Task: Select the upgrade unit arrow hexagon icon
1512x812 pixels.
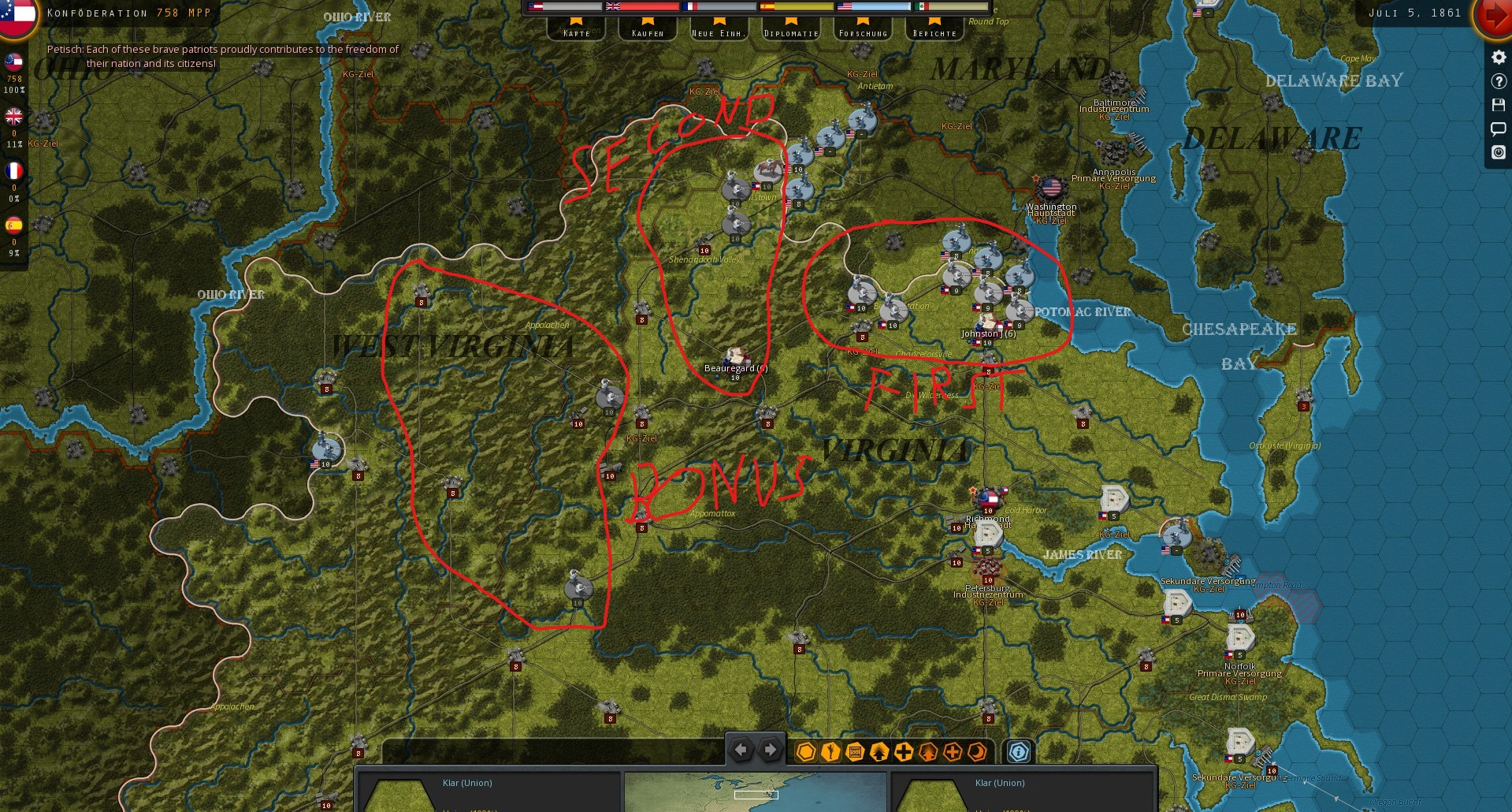Action: coord(879,752)
